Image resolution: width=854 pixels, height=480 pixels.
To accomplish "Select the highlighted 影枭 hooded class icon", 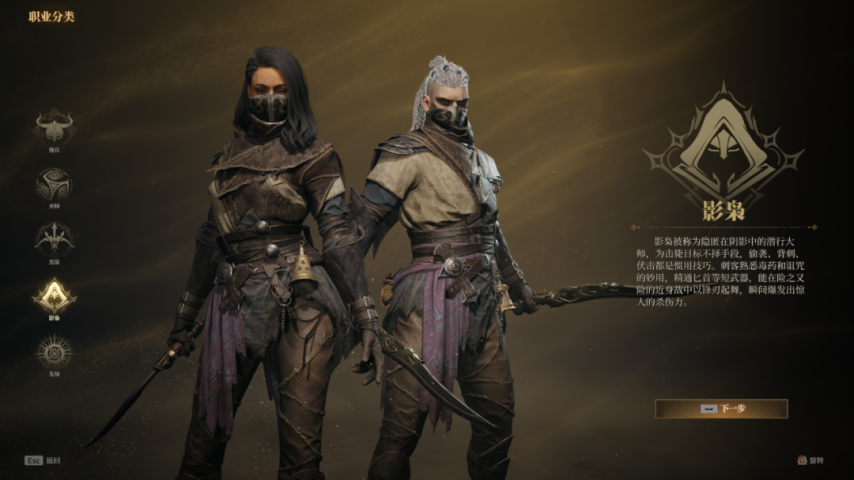I will [x=54, y=295].
